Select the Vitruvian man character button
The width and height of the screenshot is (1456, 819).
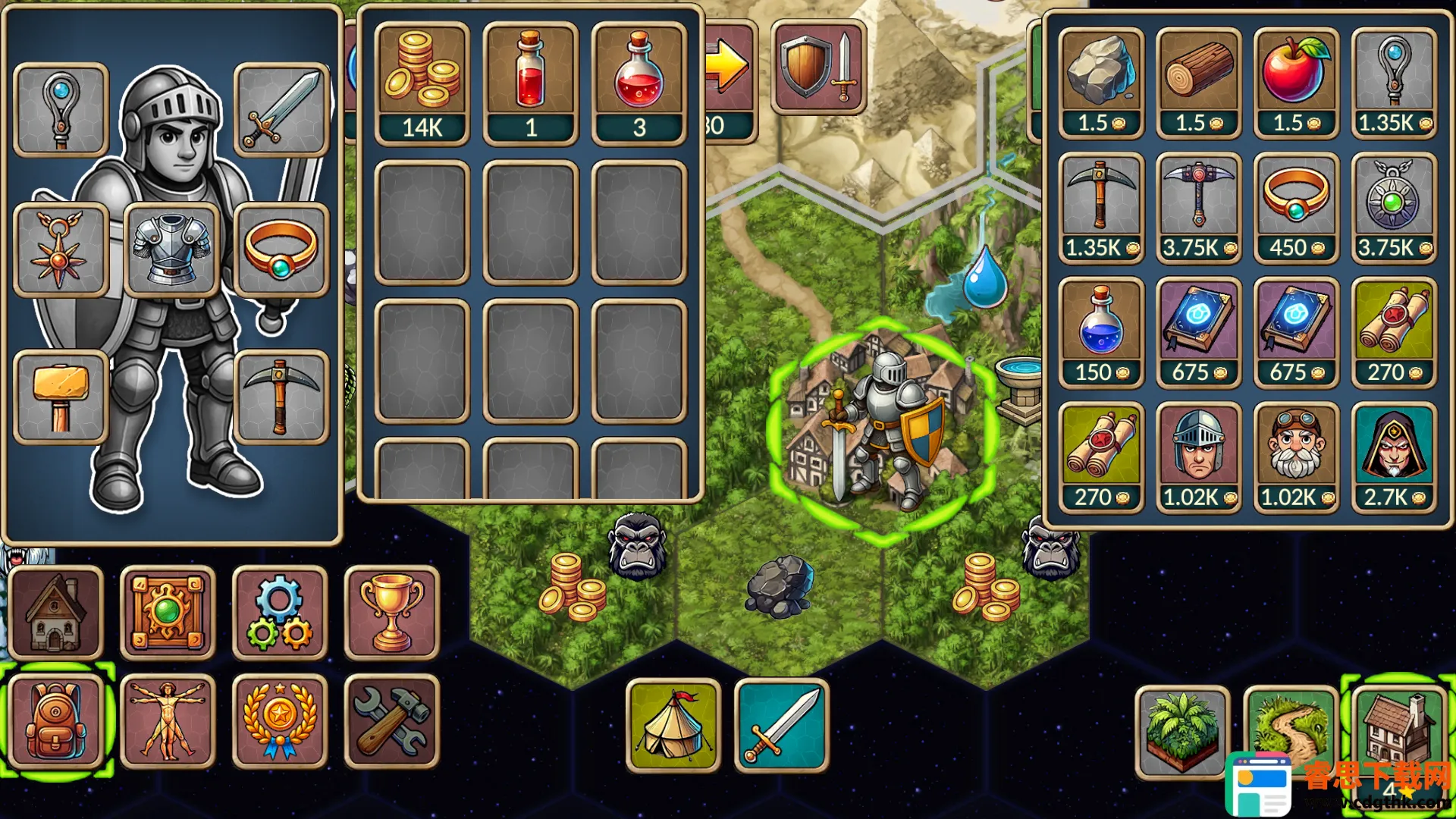pyautogui.click(x=168, y=721)
